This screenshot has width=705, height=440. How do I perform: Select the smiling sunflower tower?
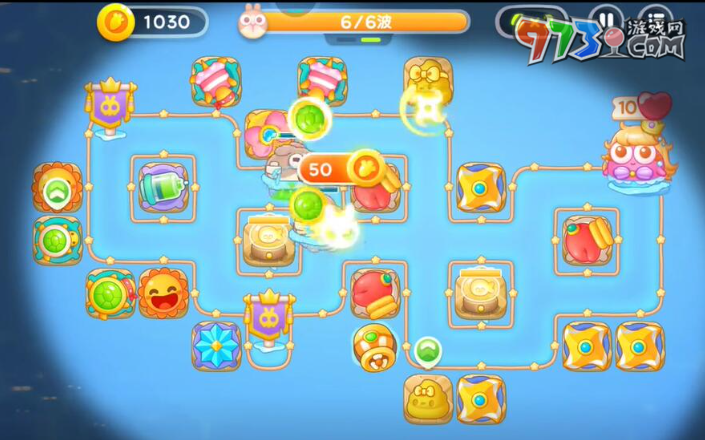pos(163,292)
